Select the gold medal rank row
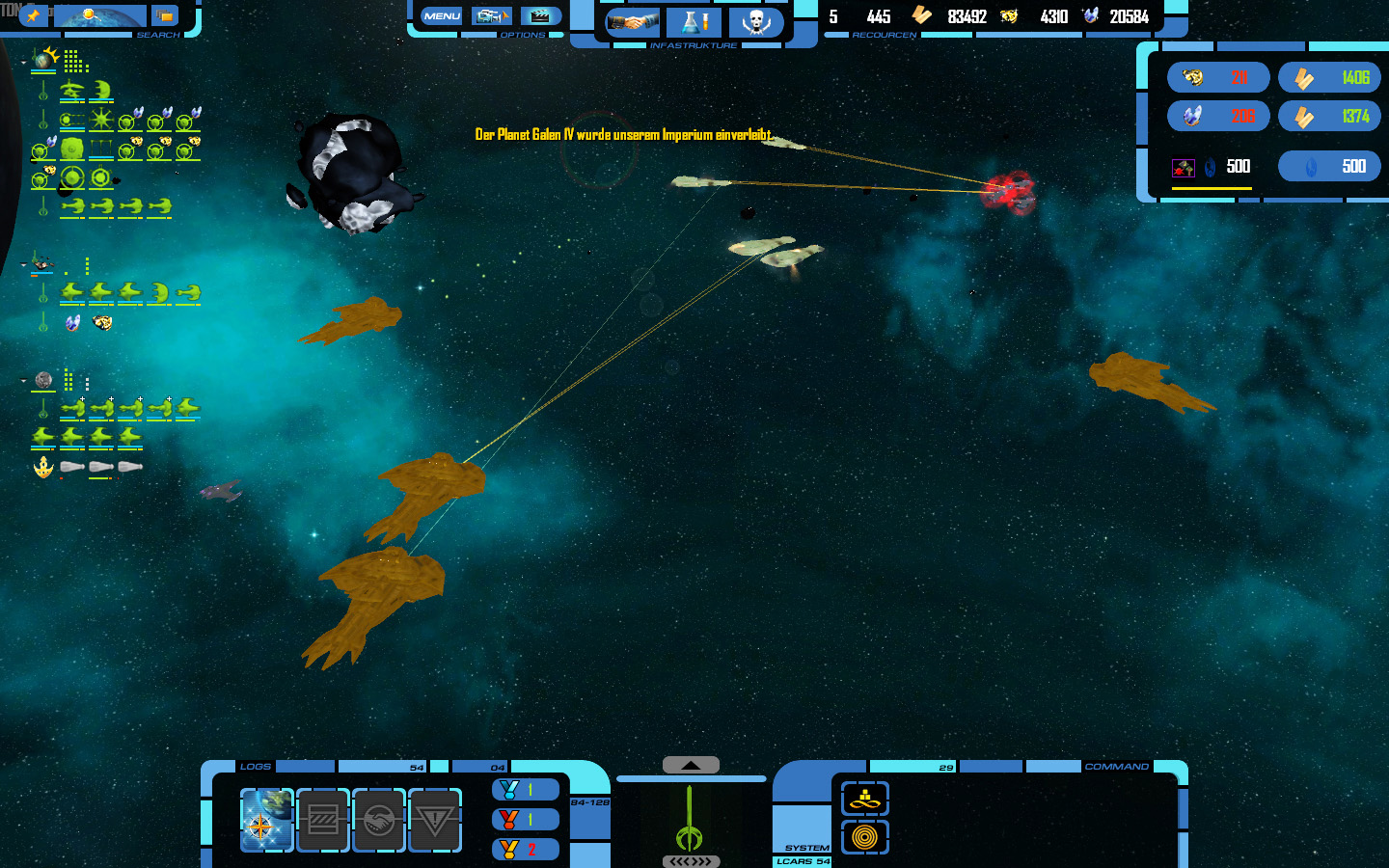The image size is (1389, 868). 525,850
